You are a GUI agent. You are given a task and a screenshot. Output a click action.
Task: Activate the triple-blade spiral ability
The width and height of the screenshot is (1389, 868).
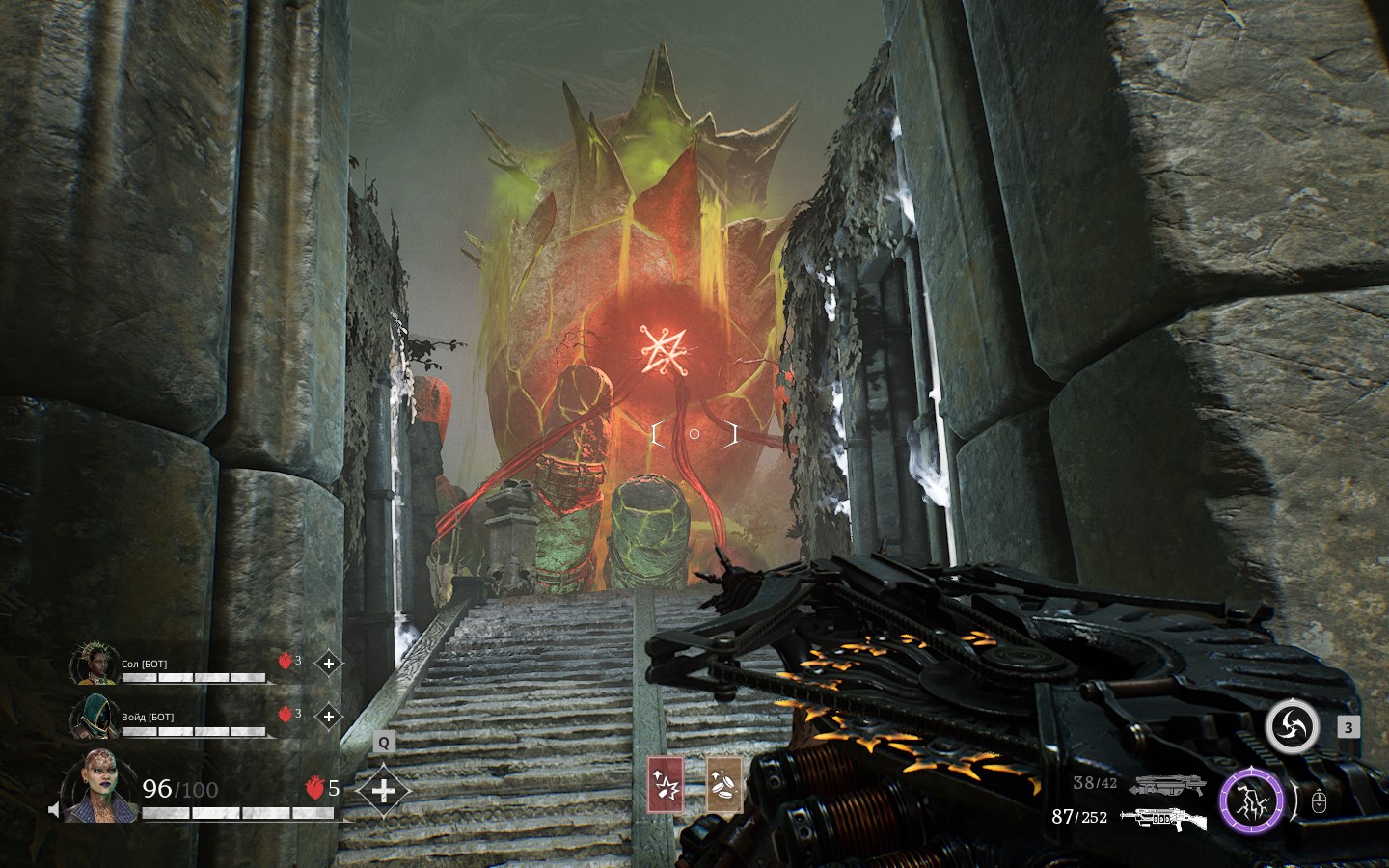1293,727
